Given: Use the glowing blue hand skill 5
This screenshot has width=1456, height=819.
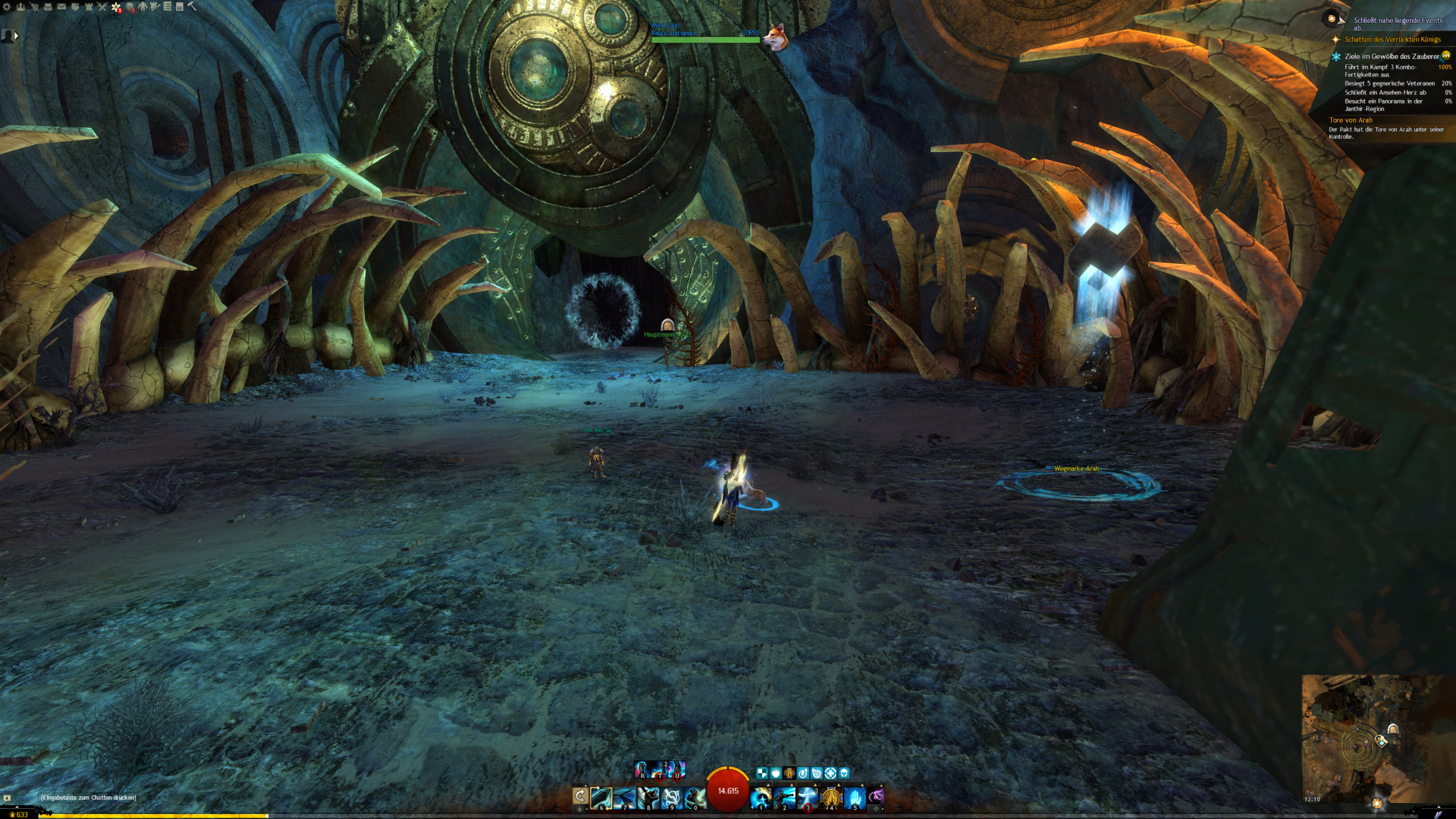Looking at the screenshot, I should pos(854,797).
